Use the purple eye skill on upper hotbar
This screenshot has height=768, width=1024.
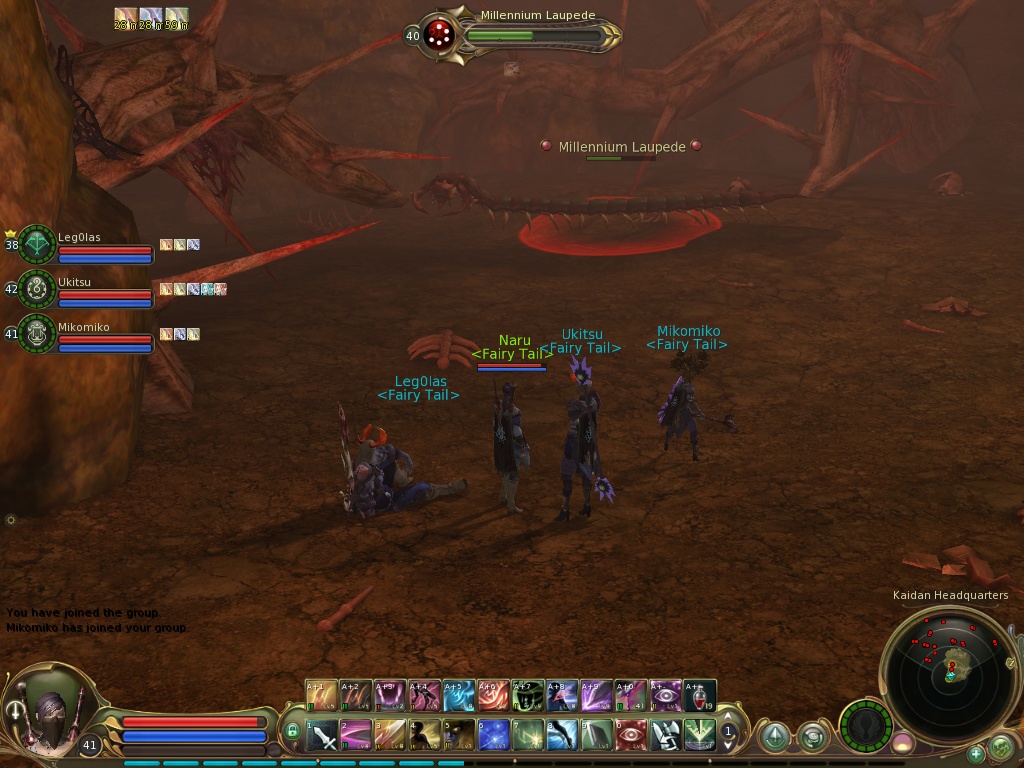pyautogui.click(x=666, y=696)
